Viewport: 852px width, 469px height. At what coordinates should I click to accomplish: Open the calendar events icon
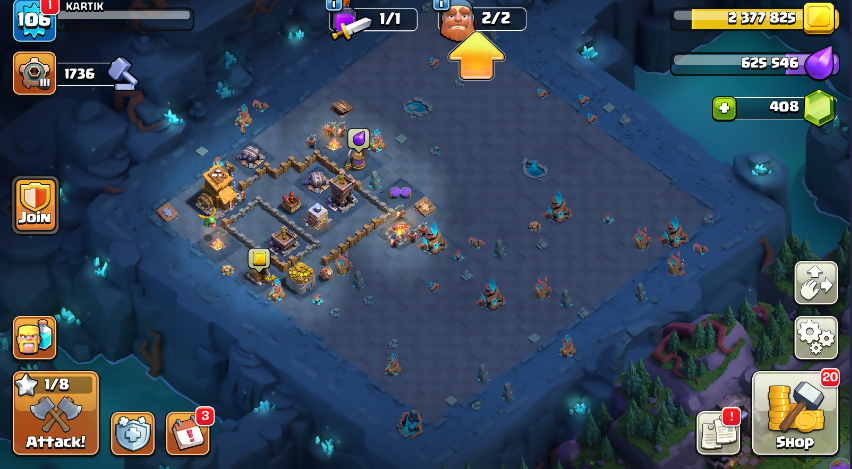[x=187, y=433]
